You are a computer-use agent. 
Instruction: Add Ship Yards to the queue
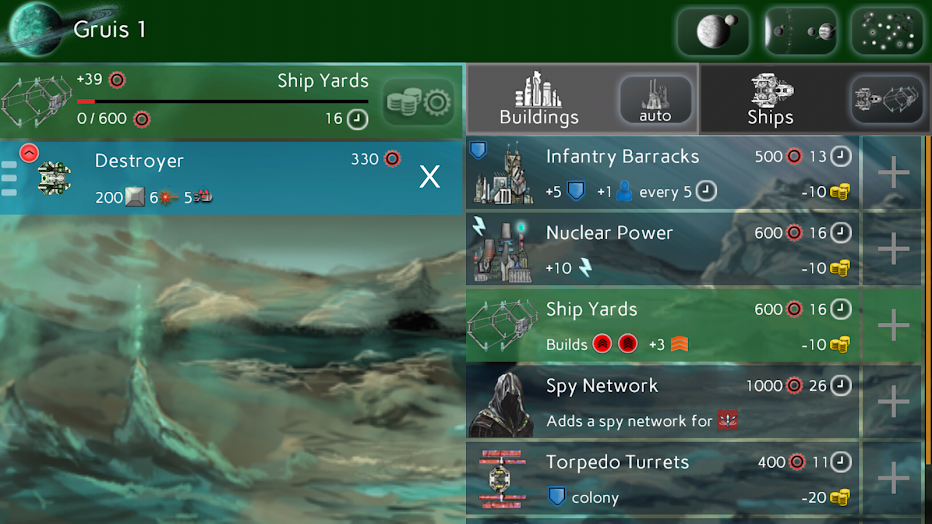click(x=893, y=326)
